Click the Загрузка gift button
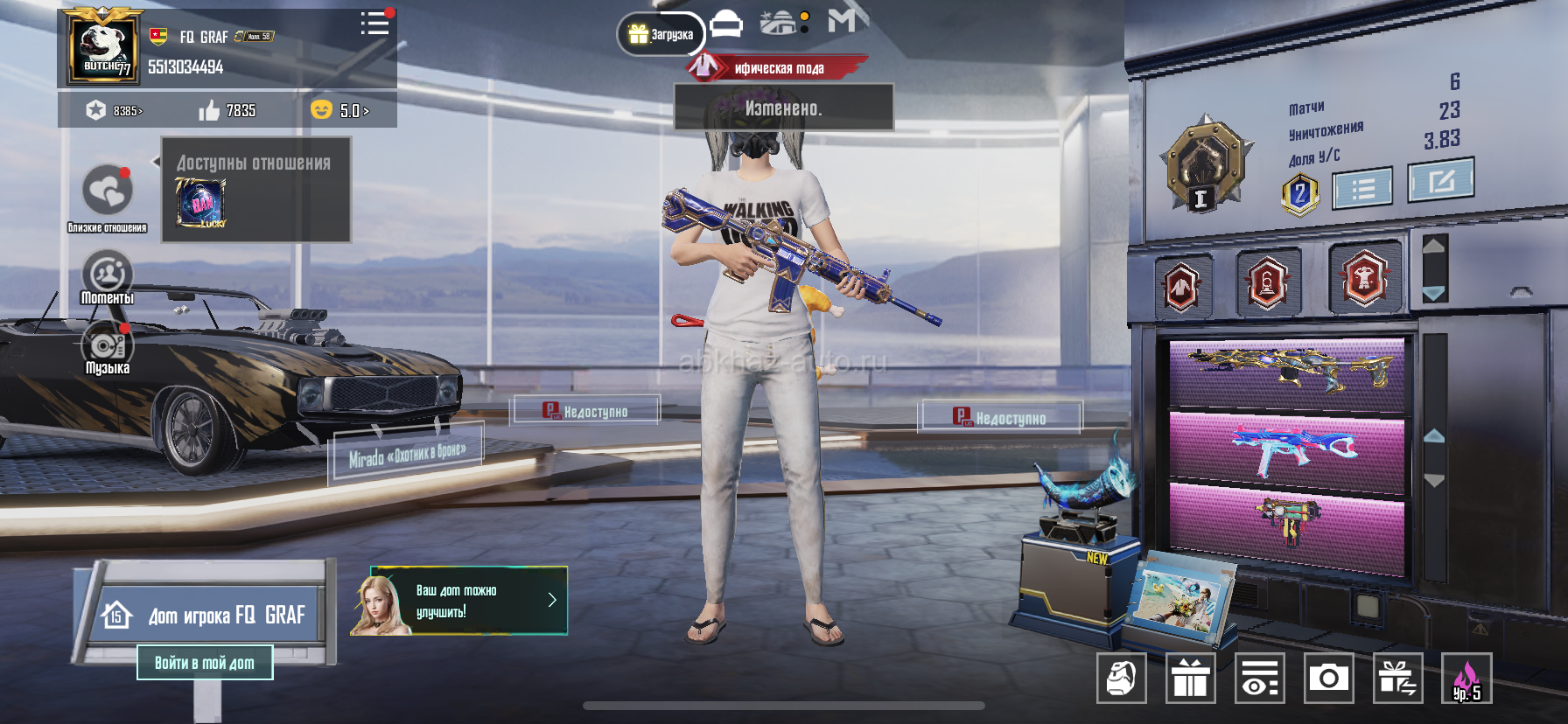The height and width of the screenshot is (724, 1568). pyautogui.click(x=661, y=34)
